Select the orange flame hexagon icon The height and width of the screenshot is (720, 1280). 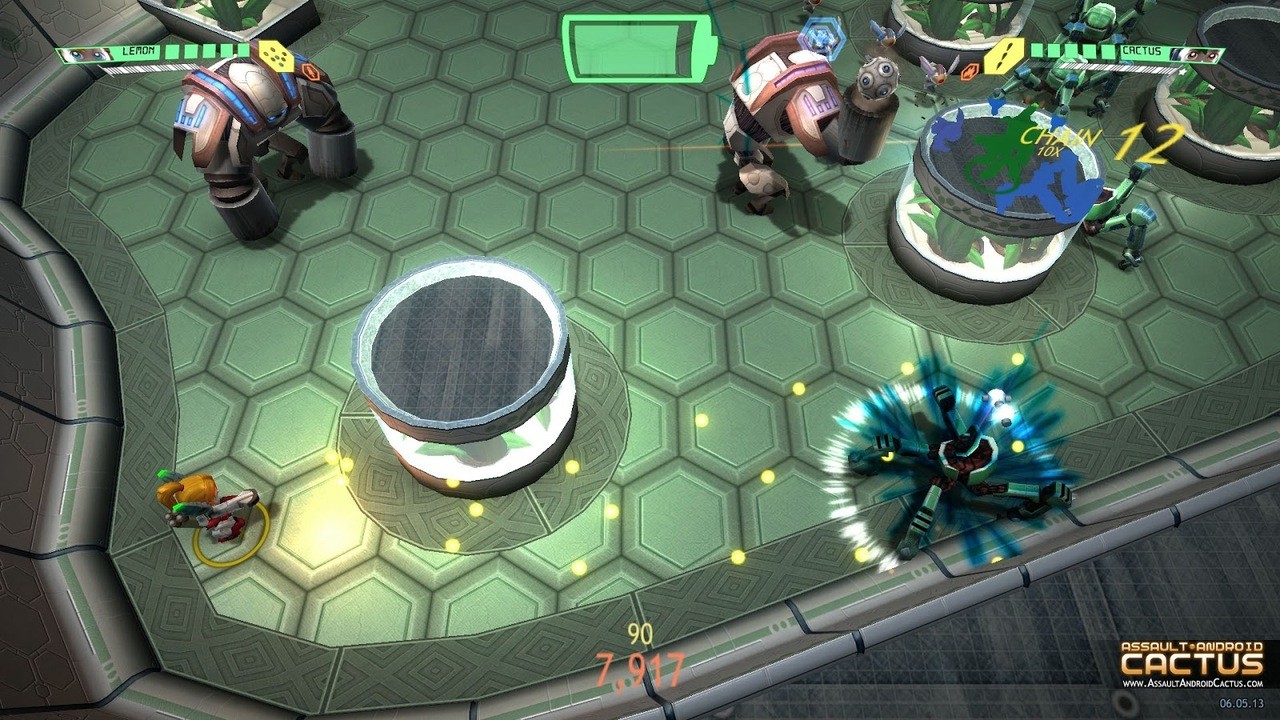point(970,70)
